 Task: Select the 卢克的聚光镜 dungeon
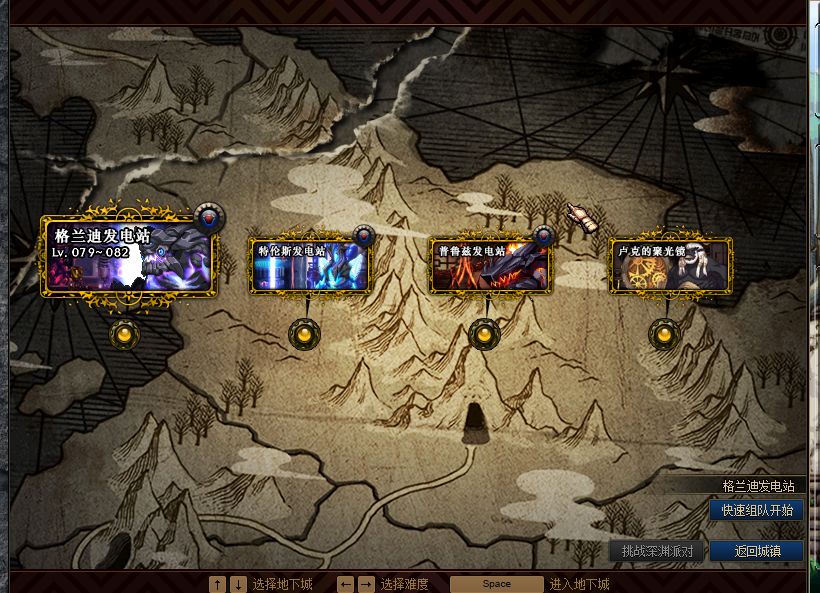click(671, 265)
